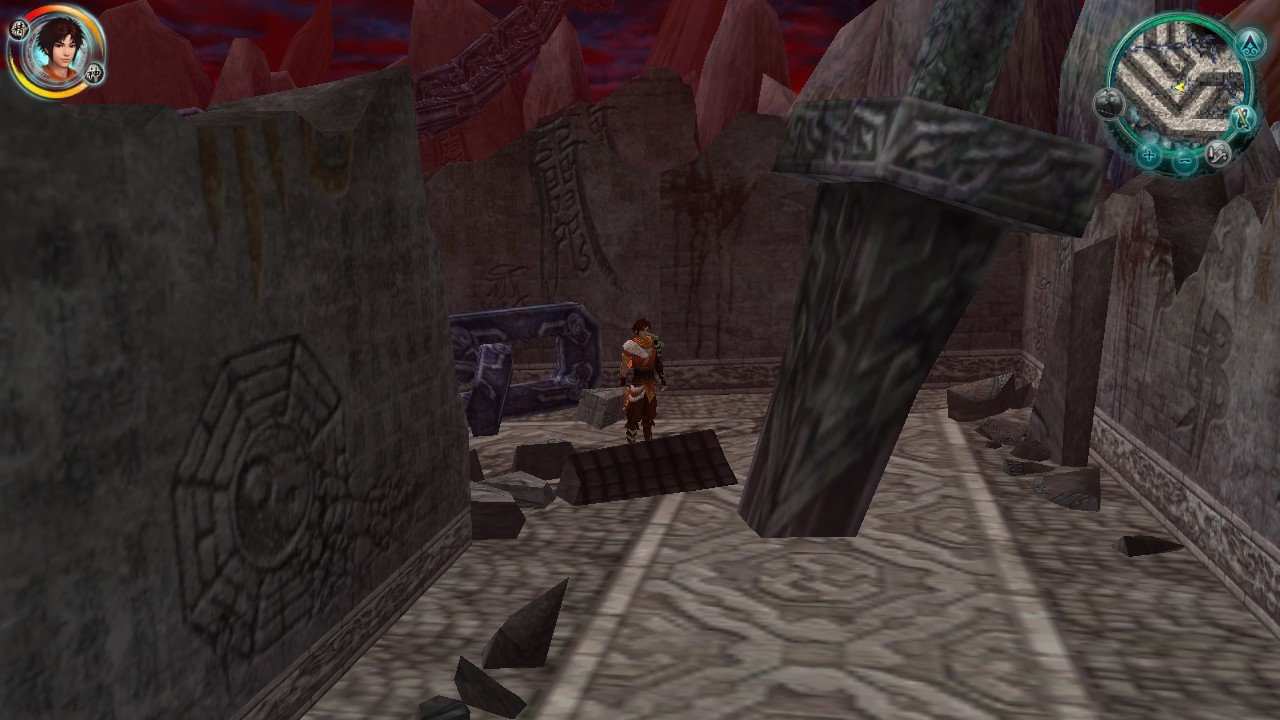Image resolution: width=1280 pixels, height=720 pixels.
Task: Open the scroll icon beside the minimap
Action: tap(1242, 119)
